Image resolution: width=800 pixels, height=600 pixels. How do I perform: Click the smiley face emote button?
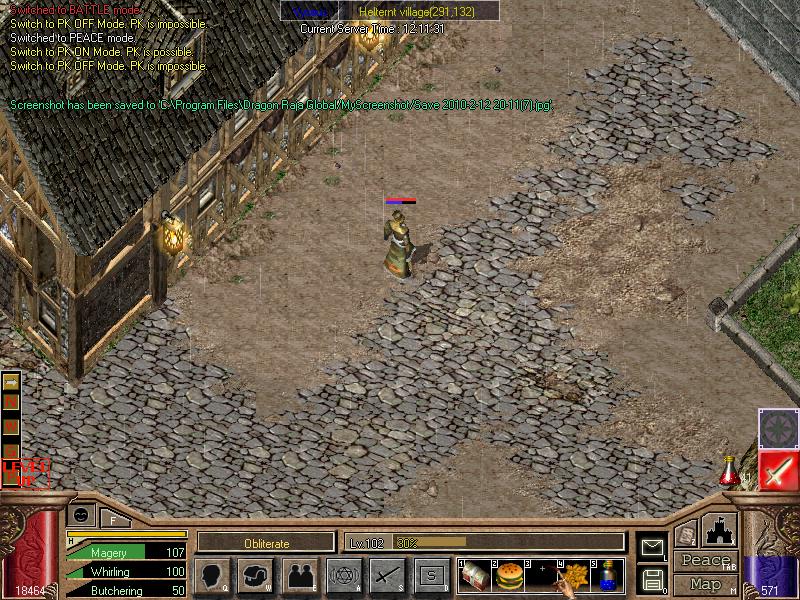pos(82,514)
